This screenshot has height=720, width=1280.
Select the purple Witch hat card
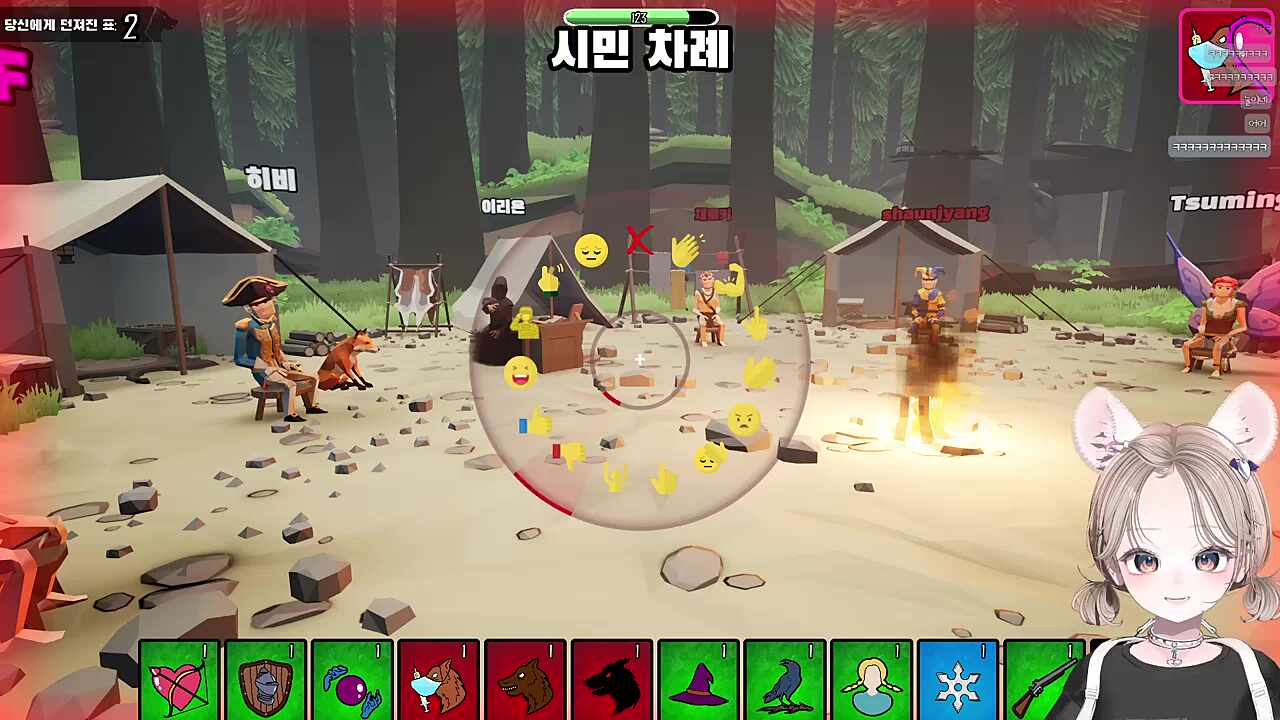698,678
